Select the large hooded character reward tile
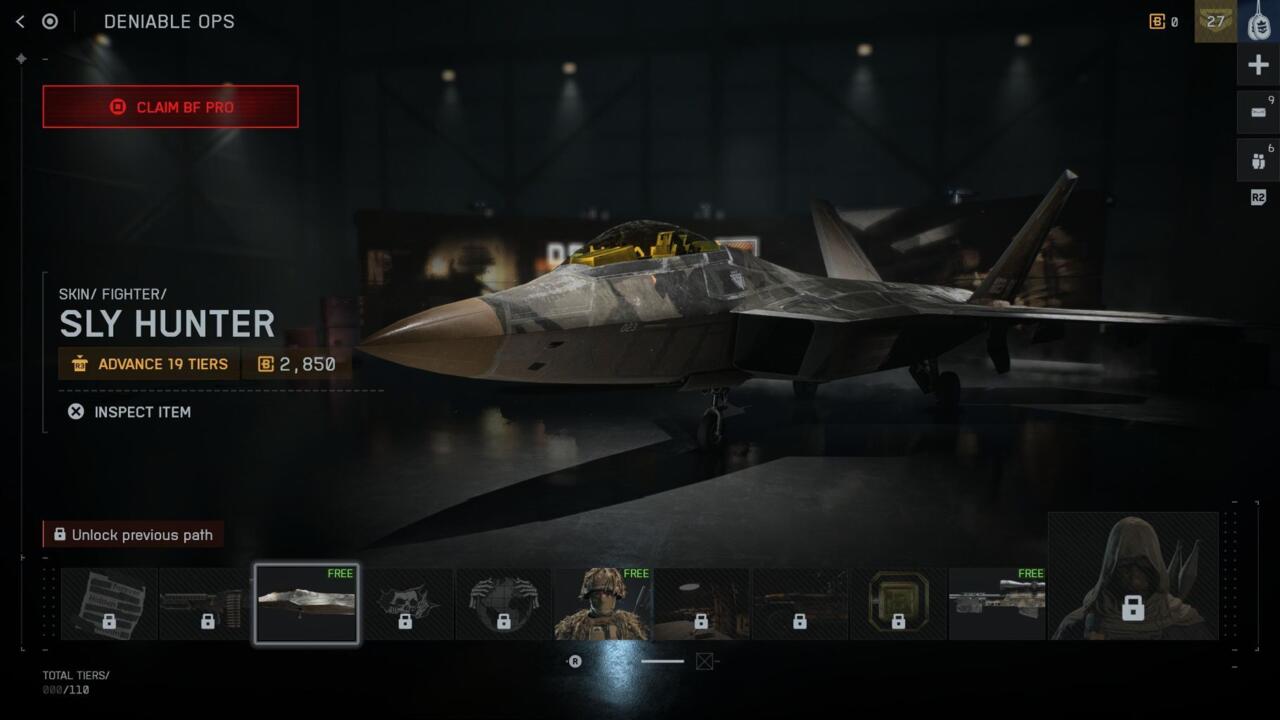The height and width of the screenshot is (720, 1280). coord(1132,576)
